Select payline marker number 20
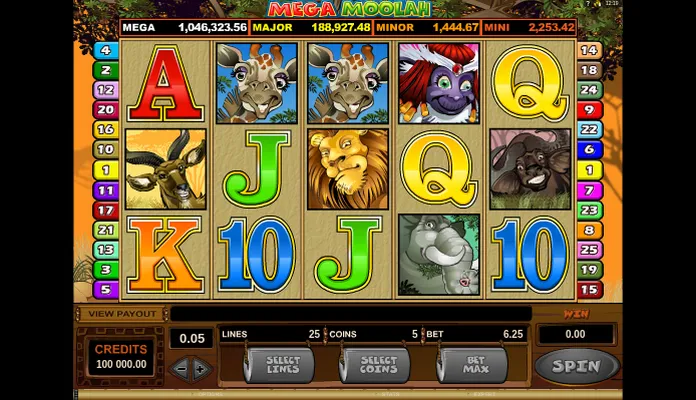The width and height of the screenshot is (696, 400). (x=105, y=110)
